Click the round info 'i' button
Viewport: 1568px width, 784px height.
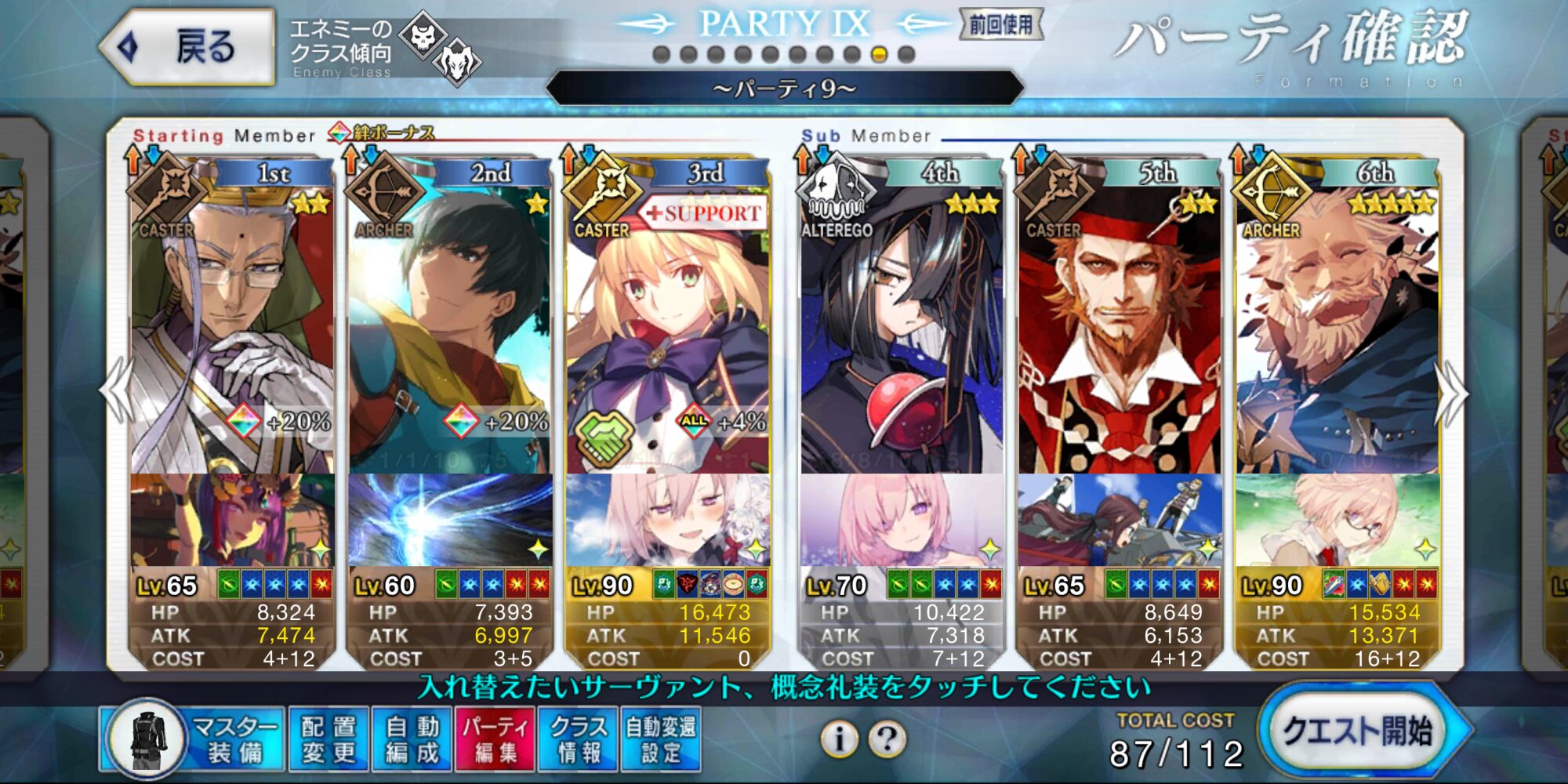[x=839, y=739]
